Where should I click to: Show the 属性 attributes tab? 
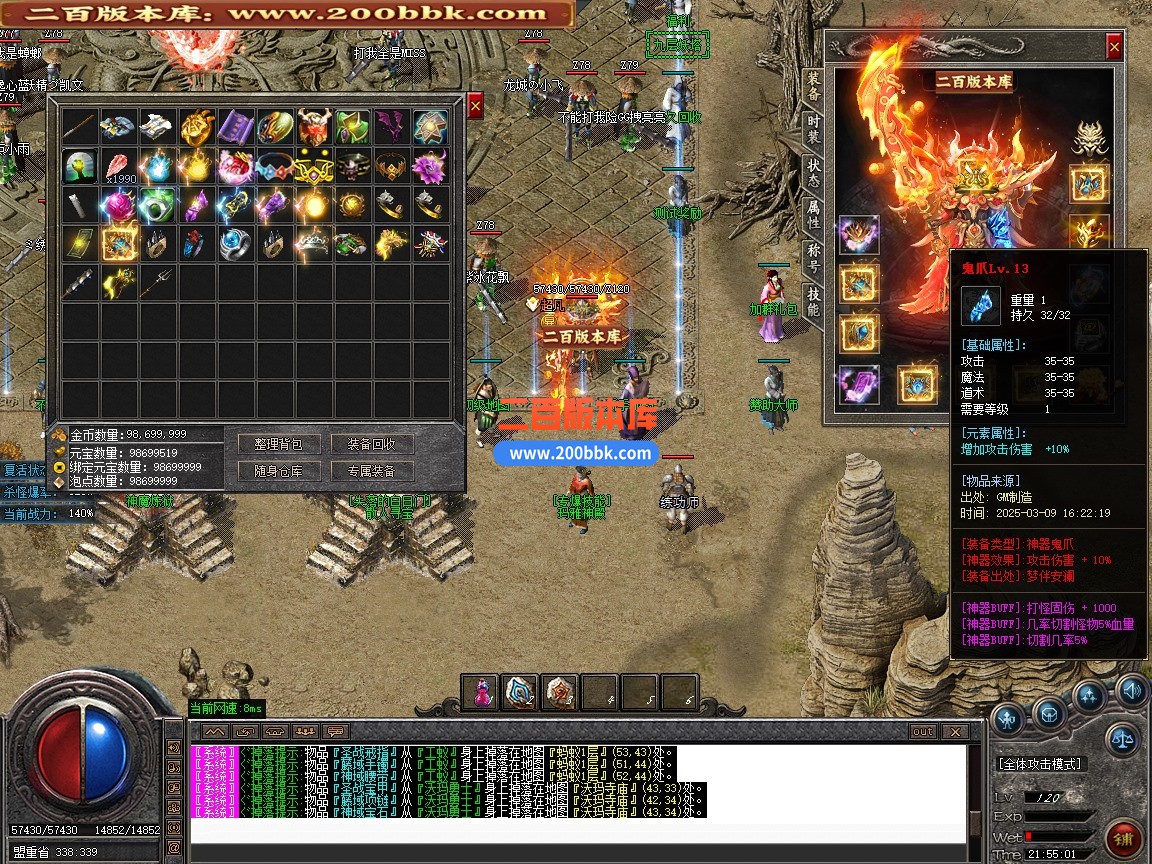point(813,214)
